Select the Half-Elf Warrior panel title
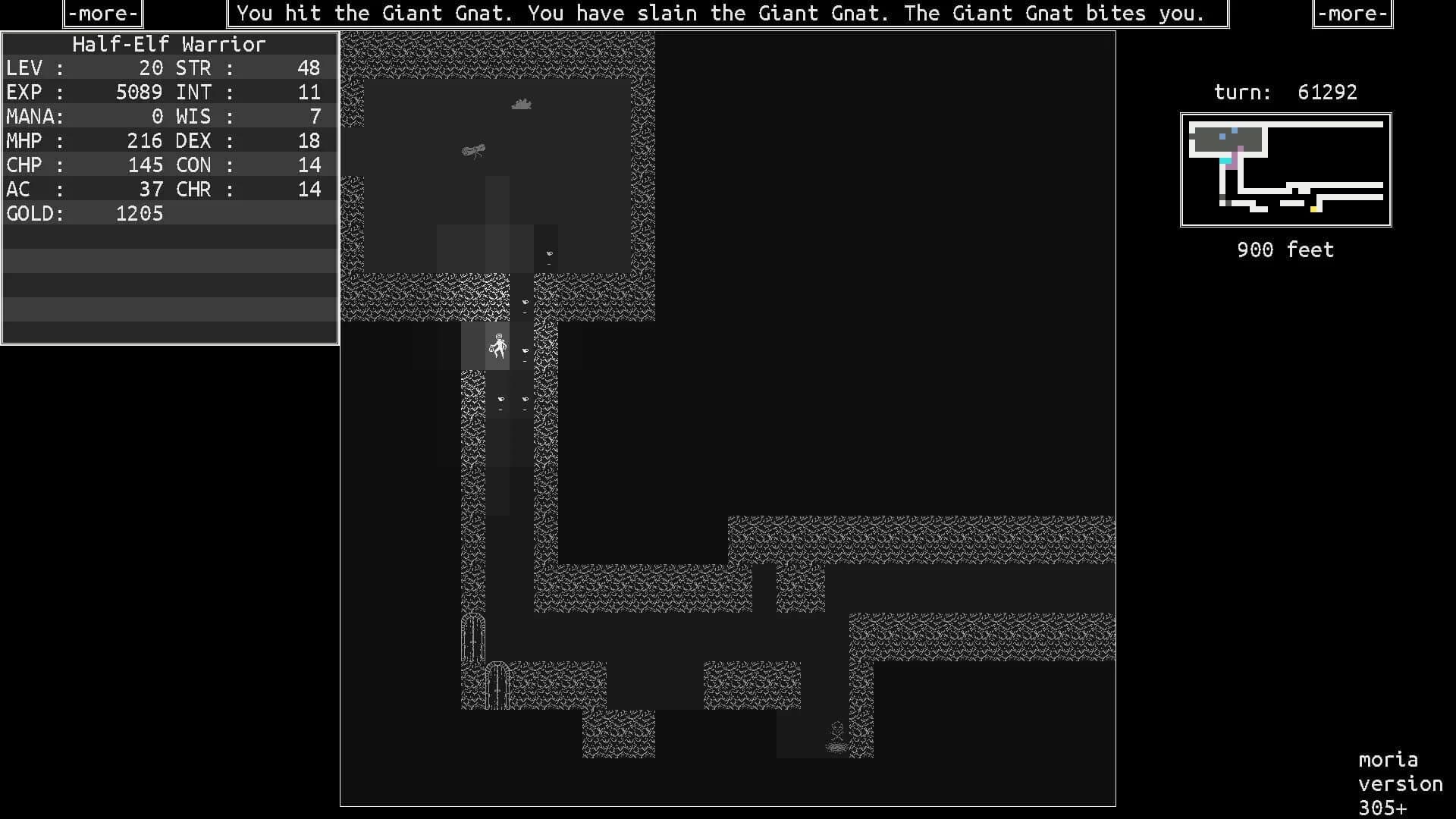 click(169, 44)
